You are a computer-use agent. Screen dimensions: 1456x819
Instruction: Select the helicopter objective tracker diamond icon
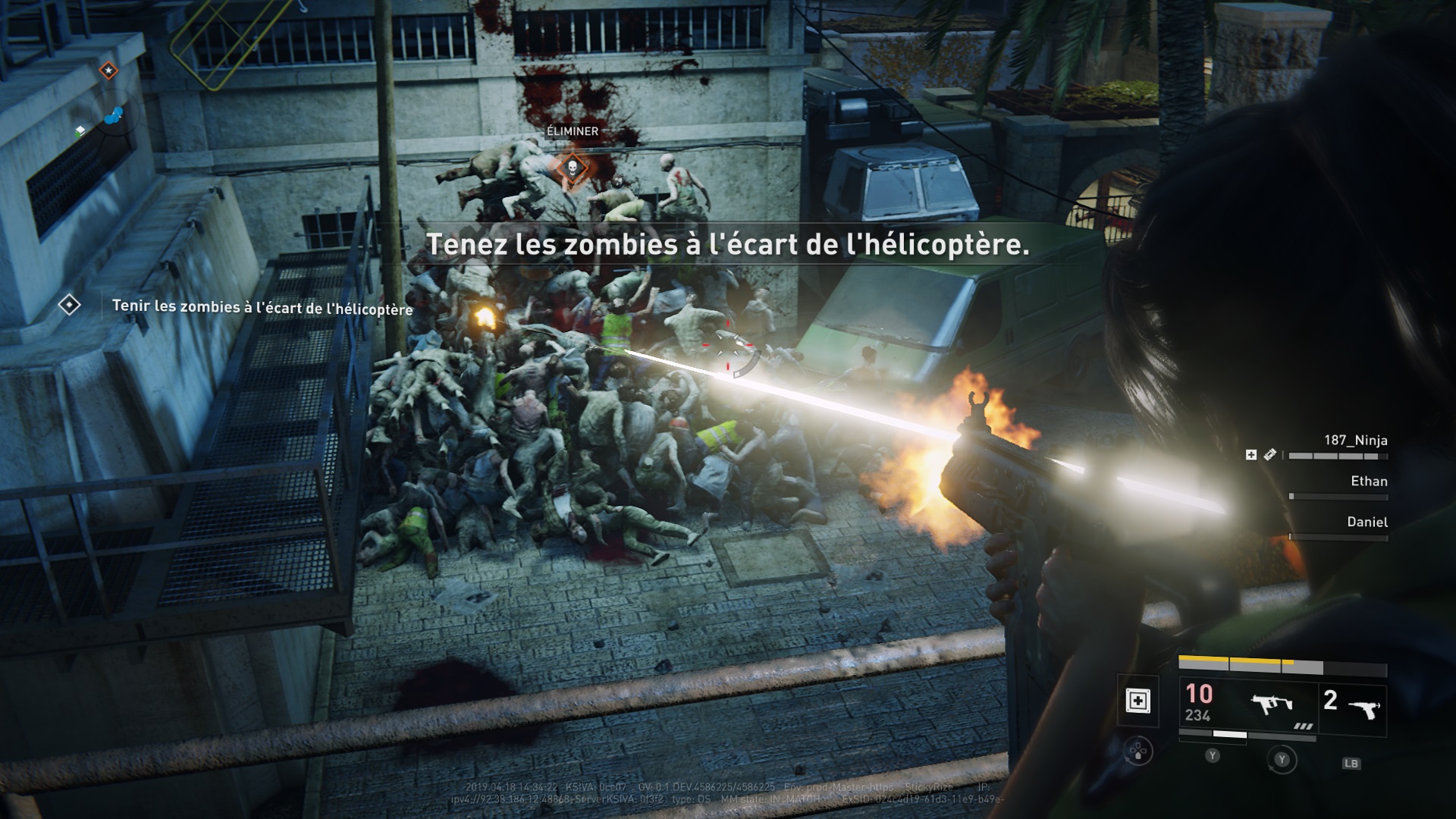click(70, 305)
